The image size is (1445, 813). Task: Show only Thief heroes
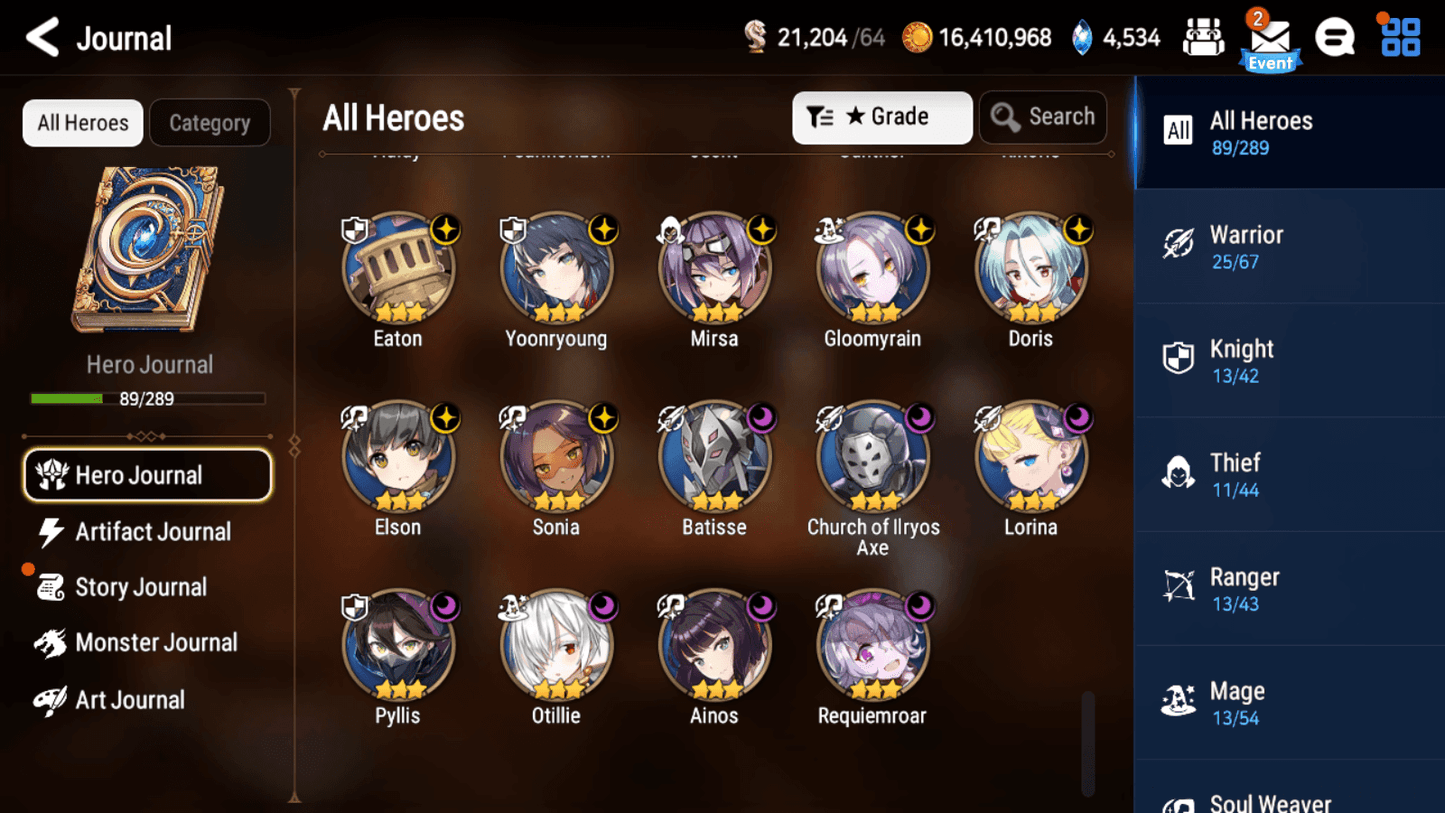pyautogui.click(x=1289, y=475)
